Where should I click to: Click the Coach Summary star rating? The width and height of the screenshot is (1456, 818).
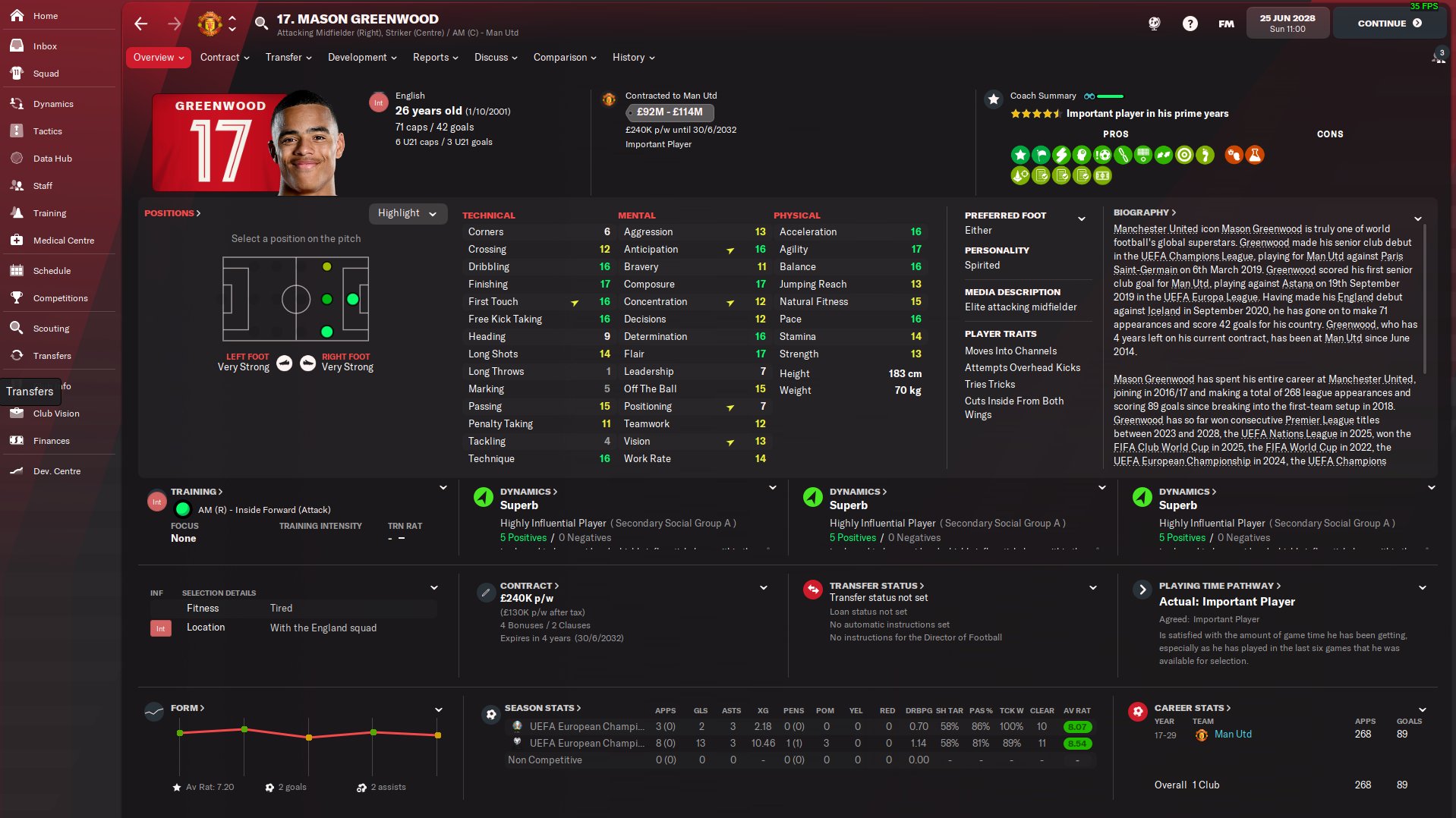coord(1038,113)
